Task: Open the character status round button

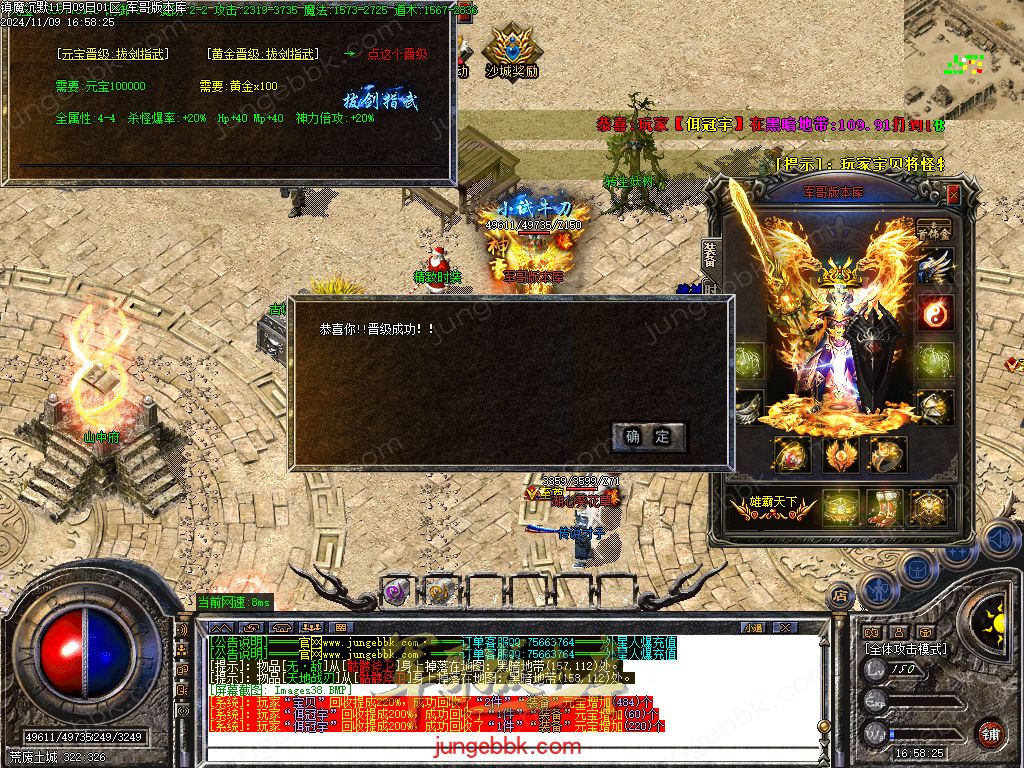Action: click(x=879, y=588)
